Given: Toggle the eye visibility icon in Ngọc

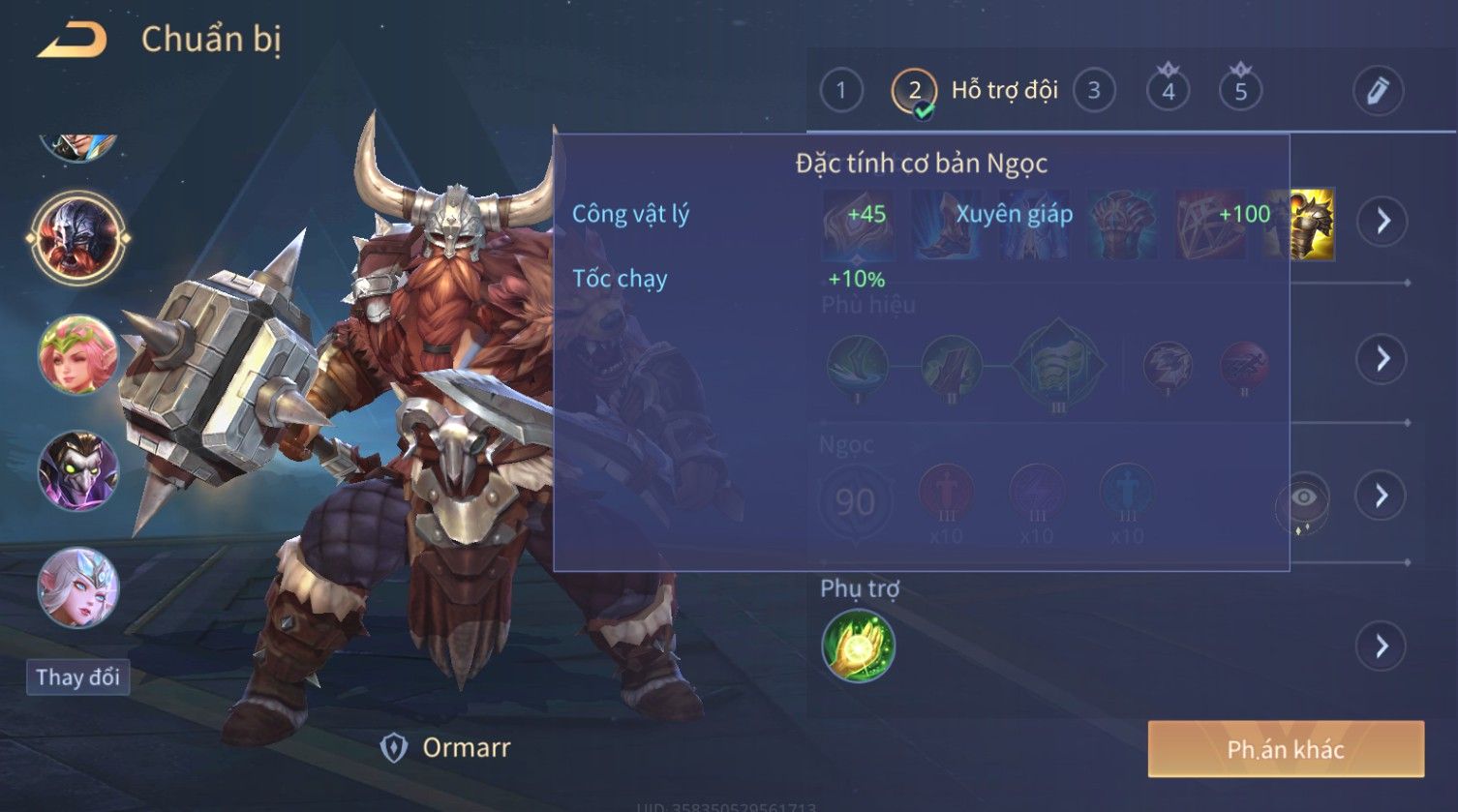Looking at the screenshot, I should click(1304, 498).
